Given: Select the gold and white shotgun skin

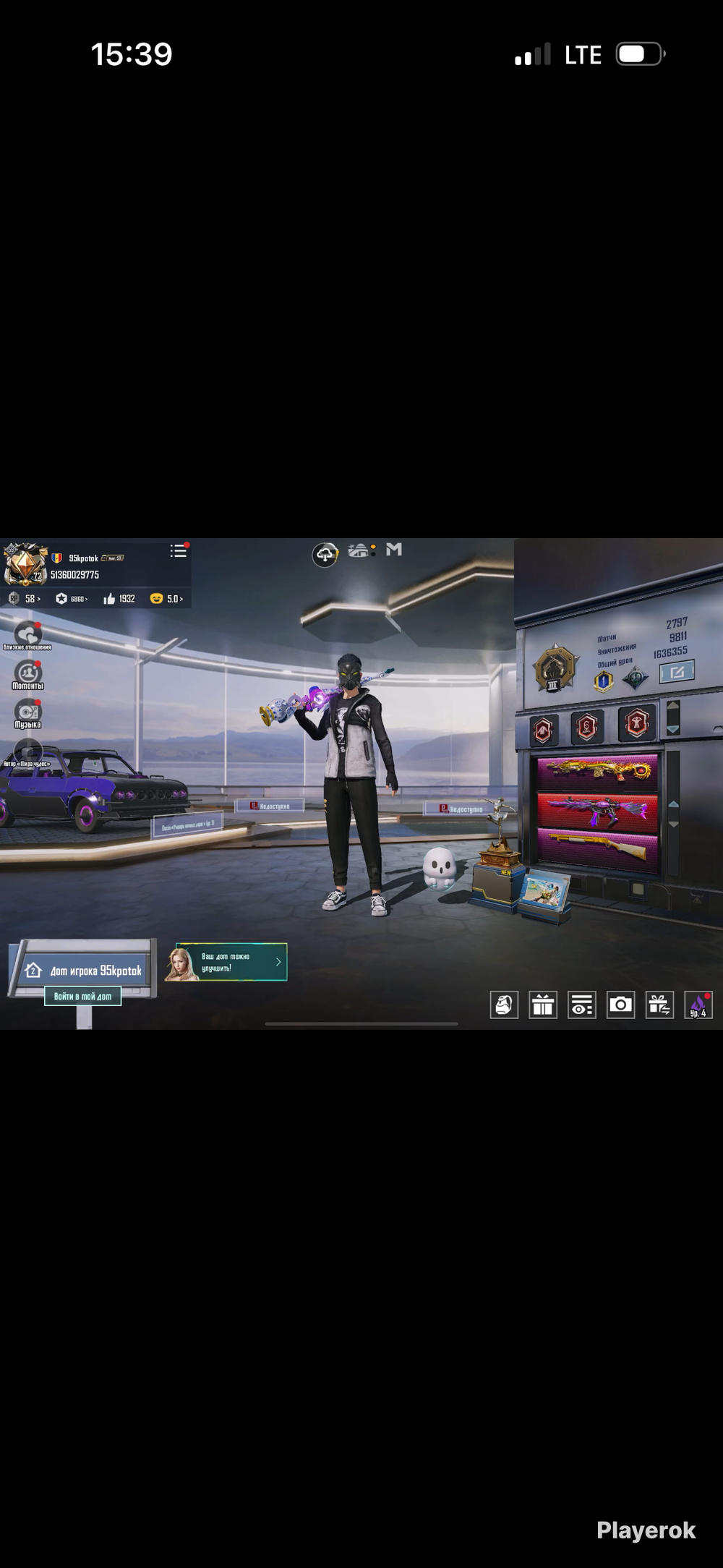Looking at the screenshot, I should click(597, 848).
